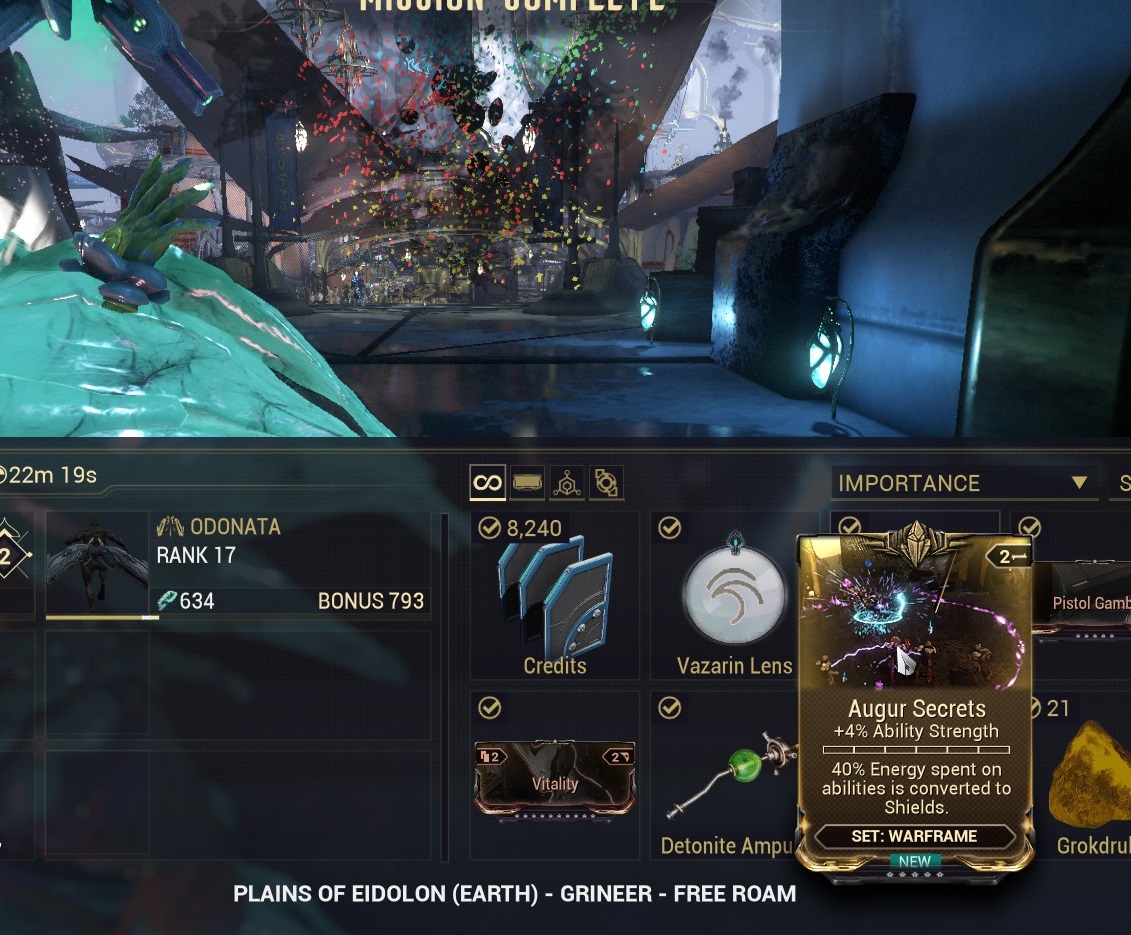Filter rewards to mods only
Screen dimensions: 1131x935
click(x=527, y=484)
